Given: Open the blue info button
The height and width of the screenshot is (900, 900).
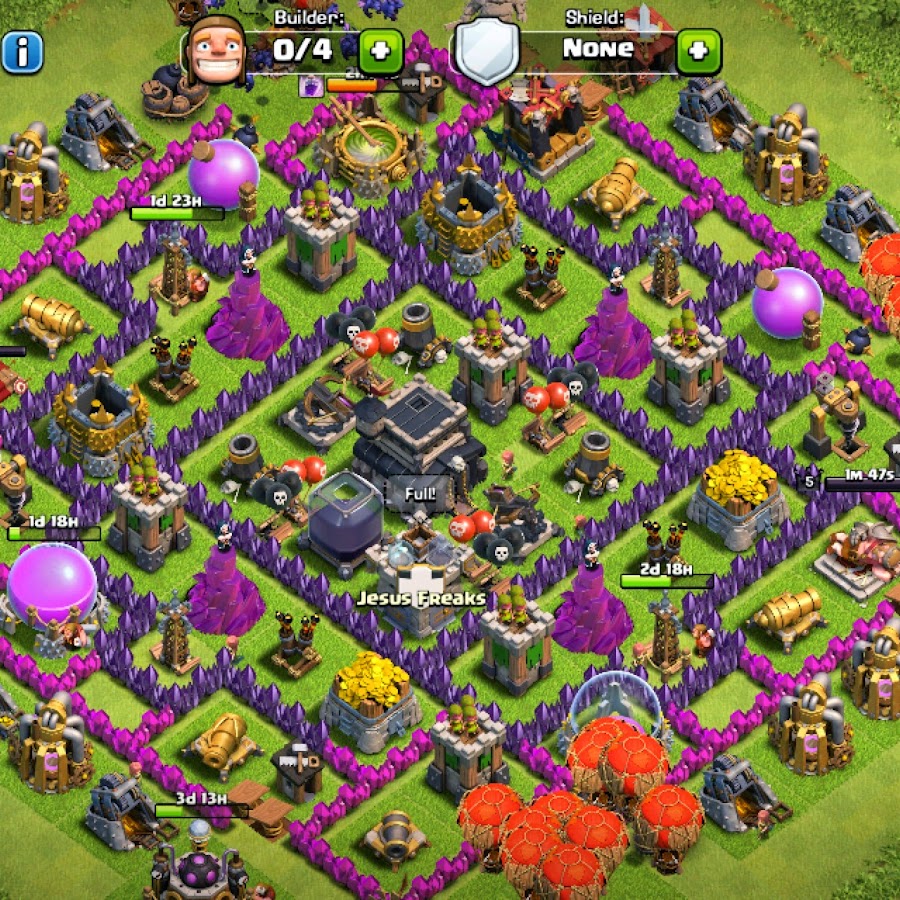Looking at the screenshot, I should pyautogui.click(x=22, y=50).
